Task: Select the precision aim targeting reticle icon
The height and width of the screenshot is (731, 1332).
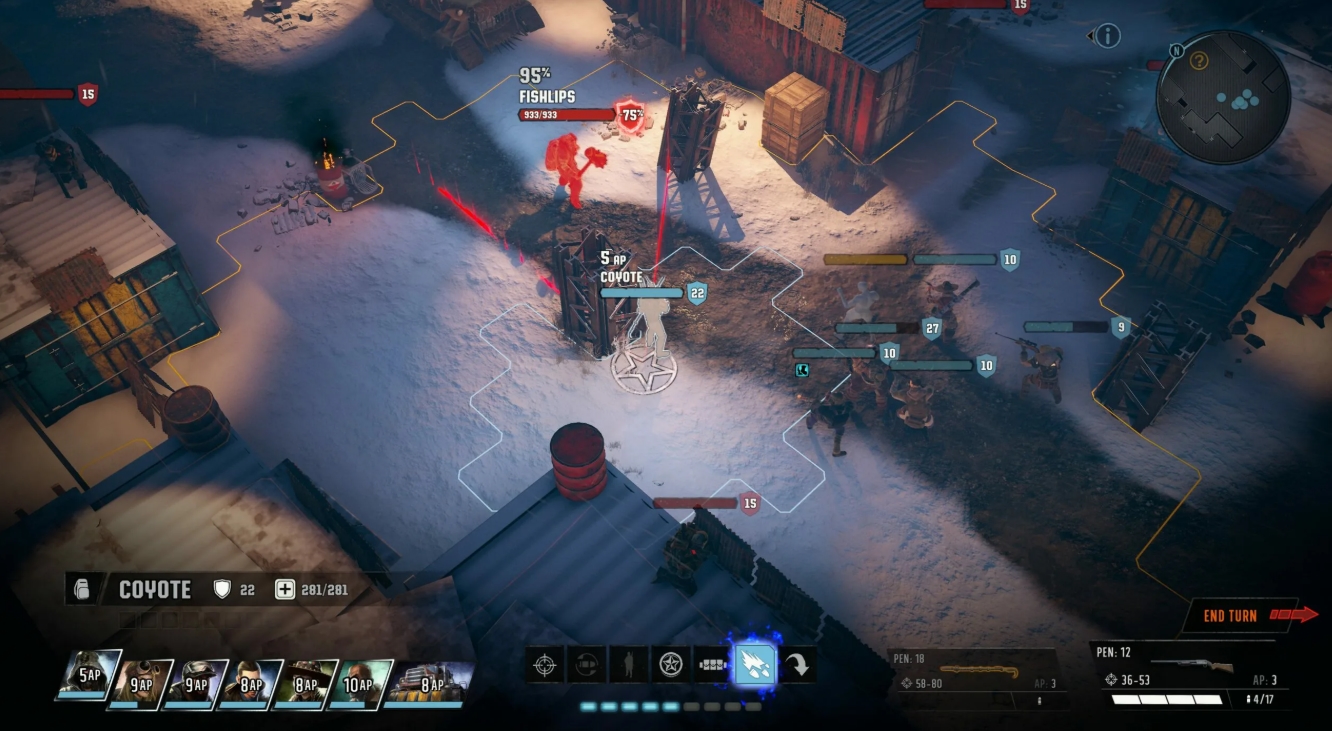Action: [542, 663]
